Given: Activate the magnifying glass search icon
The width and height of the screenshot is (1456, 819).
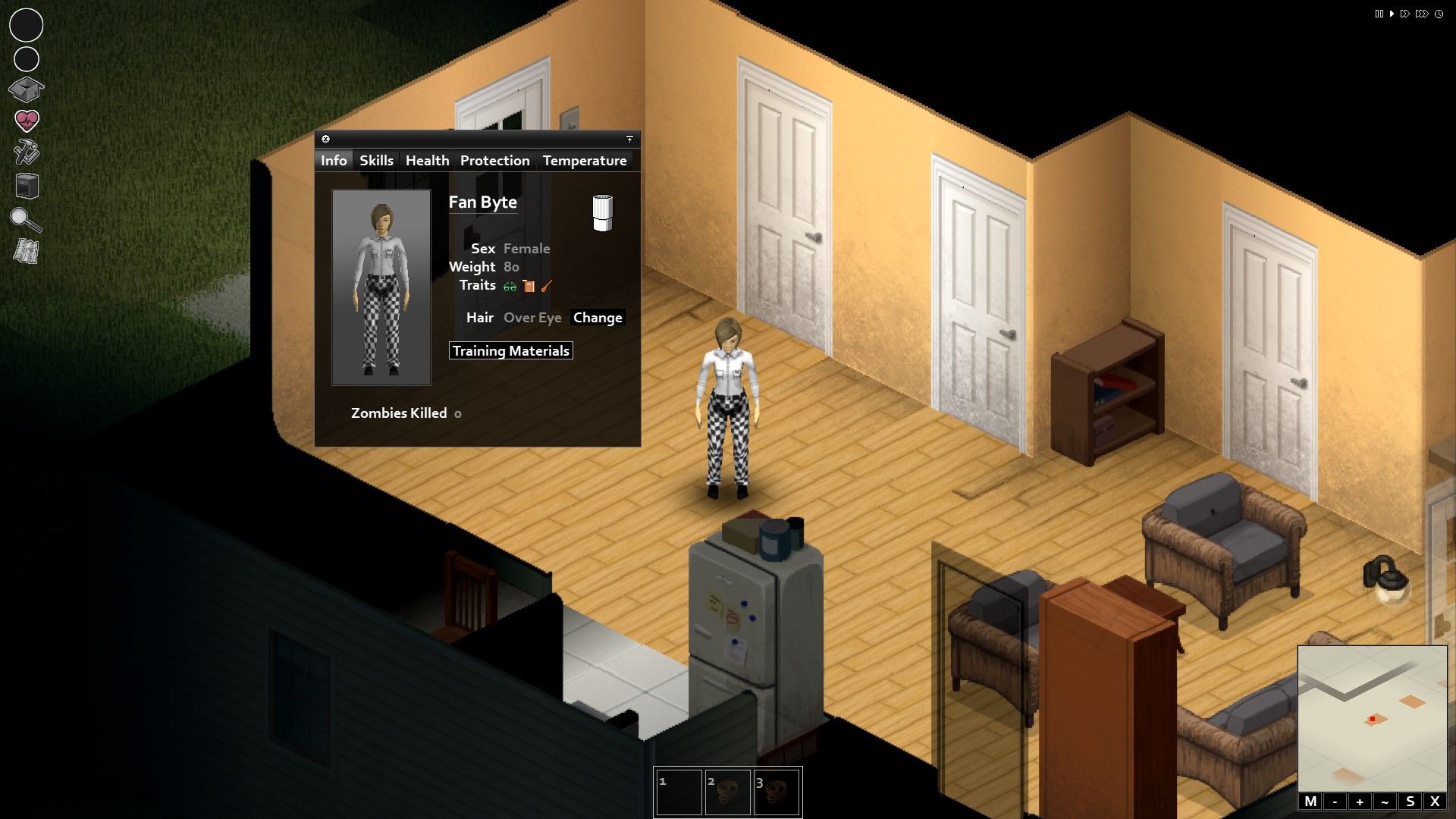Looking at the screenshot, I should 25,220.
